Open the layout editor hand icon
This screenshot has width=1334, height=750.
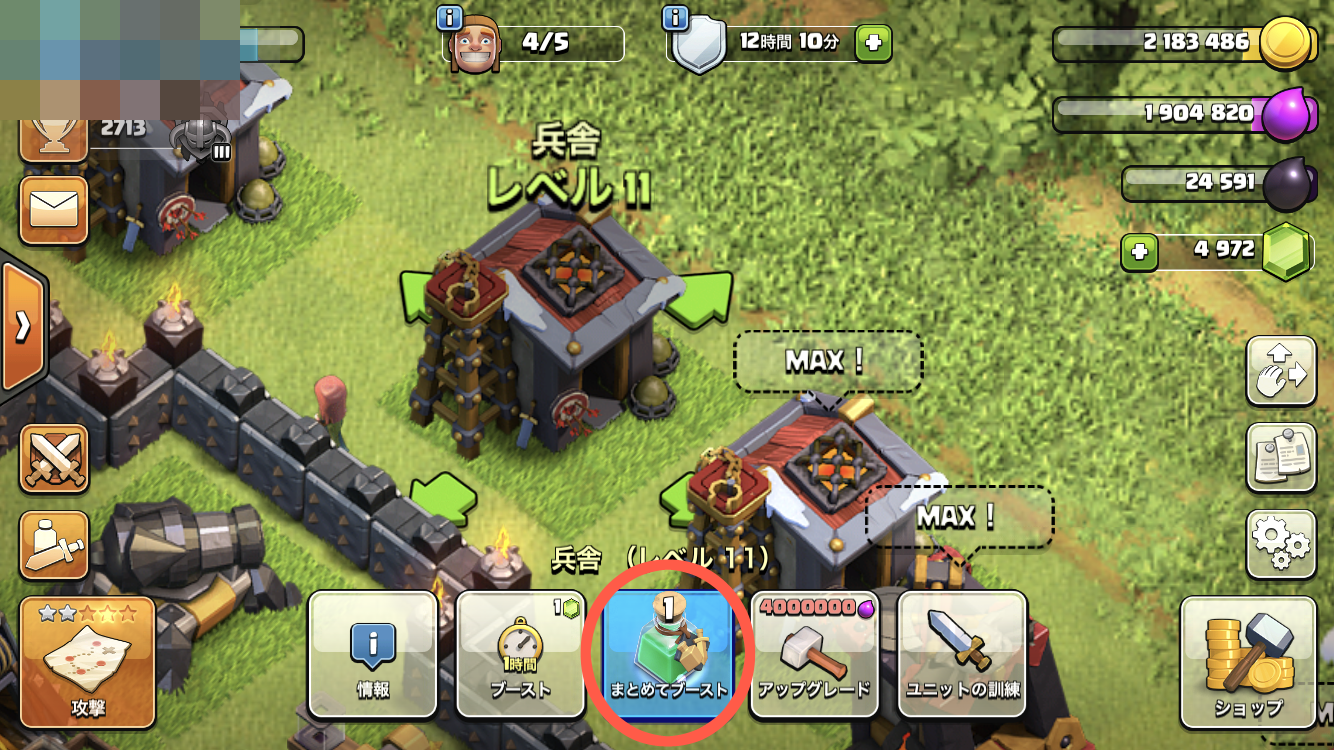[1280, 372]
